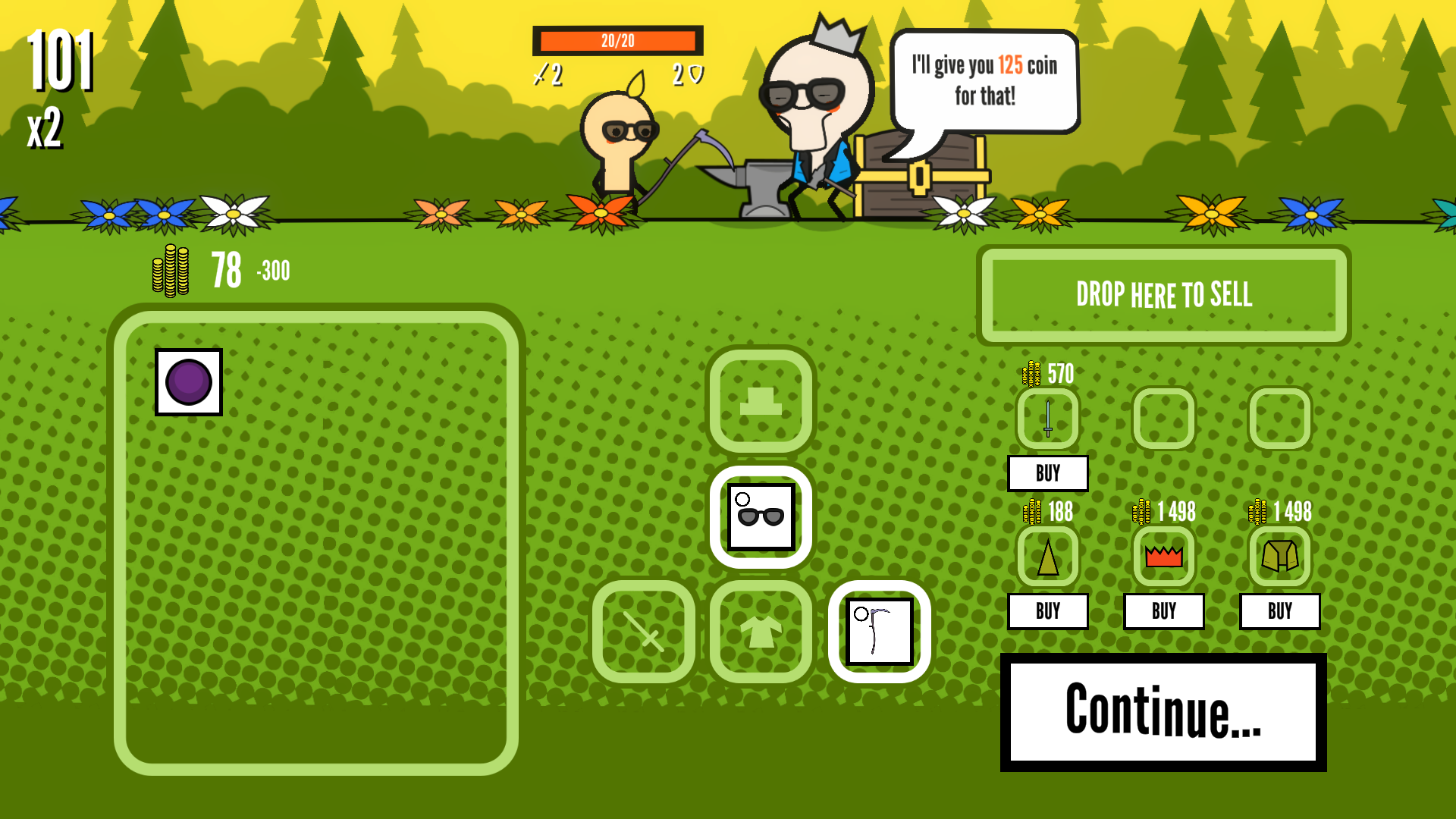Select the sword priced 570 in the shop

1047,419
